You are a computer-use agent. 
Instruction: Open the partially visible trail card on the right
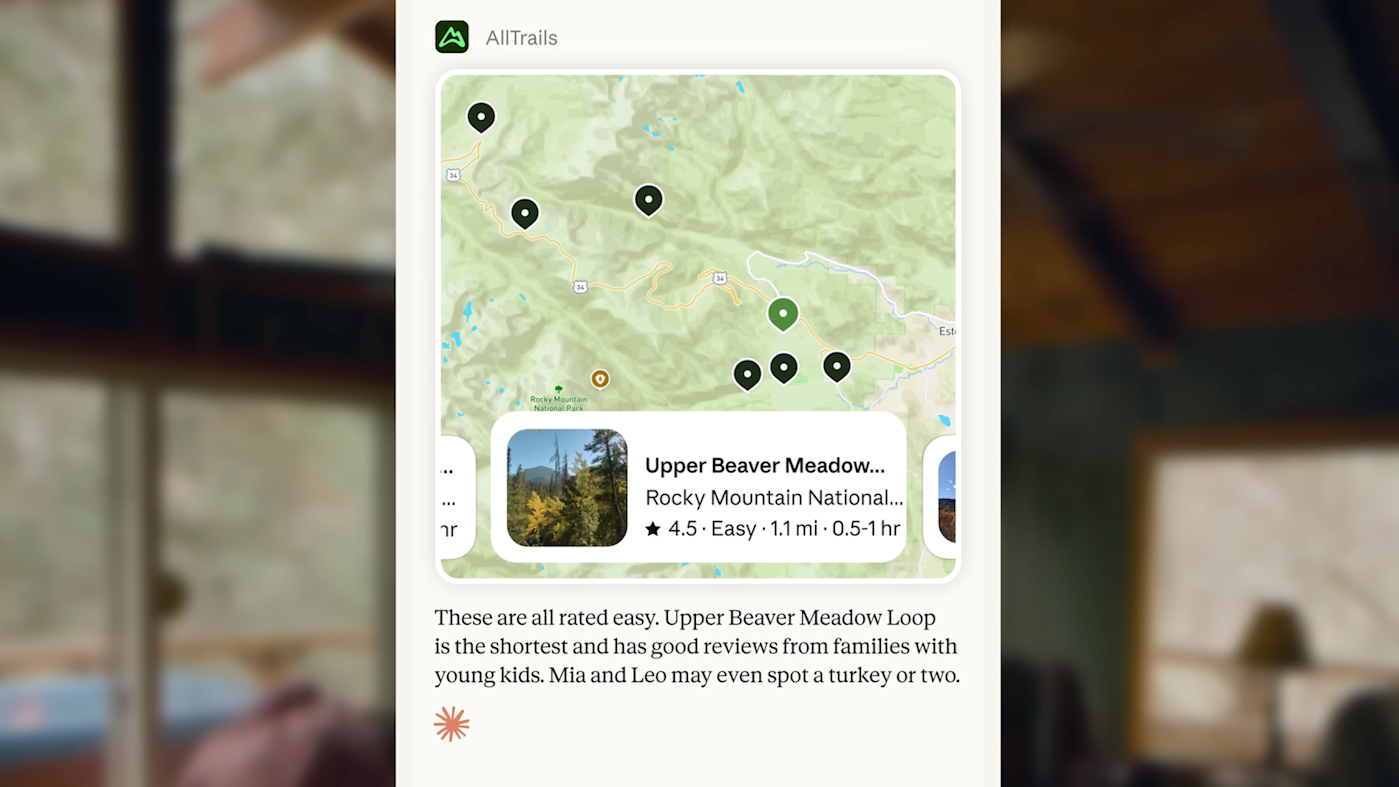click(x=945, y=495)
